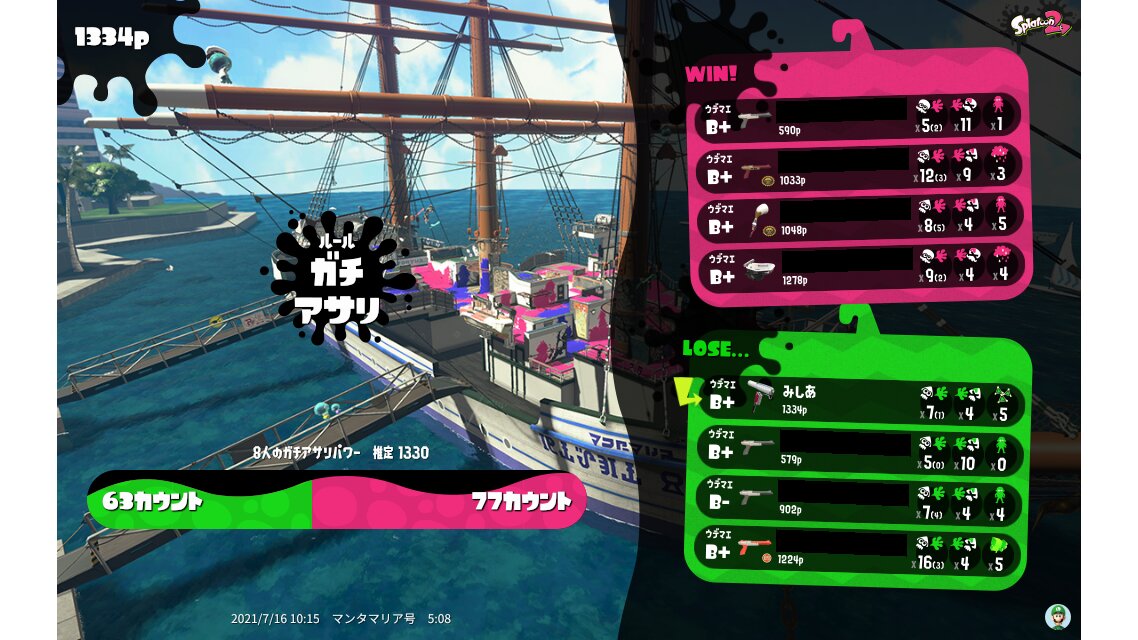Click the Luigi profile avatar icon
The height and width of the screenshot is (640, 1138).
click(x=1058, y=616)
